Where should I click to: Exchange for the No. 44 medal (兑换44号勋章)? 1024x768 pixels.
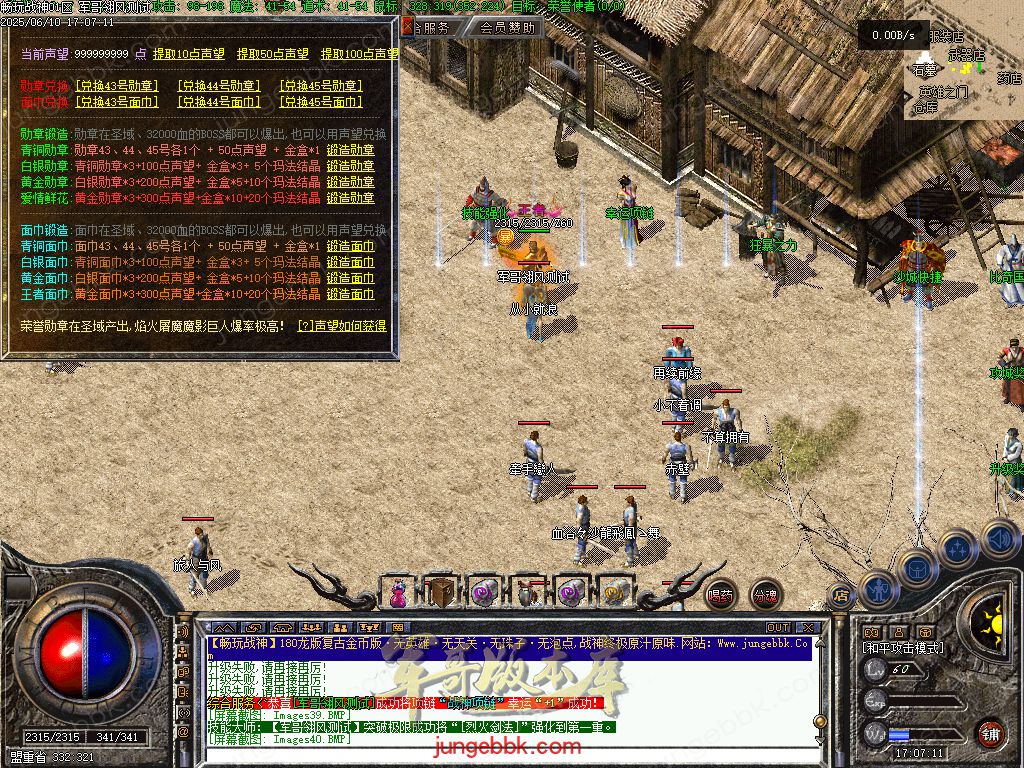(219, 86)
